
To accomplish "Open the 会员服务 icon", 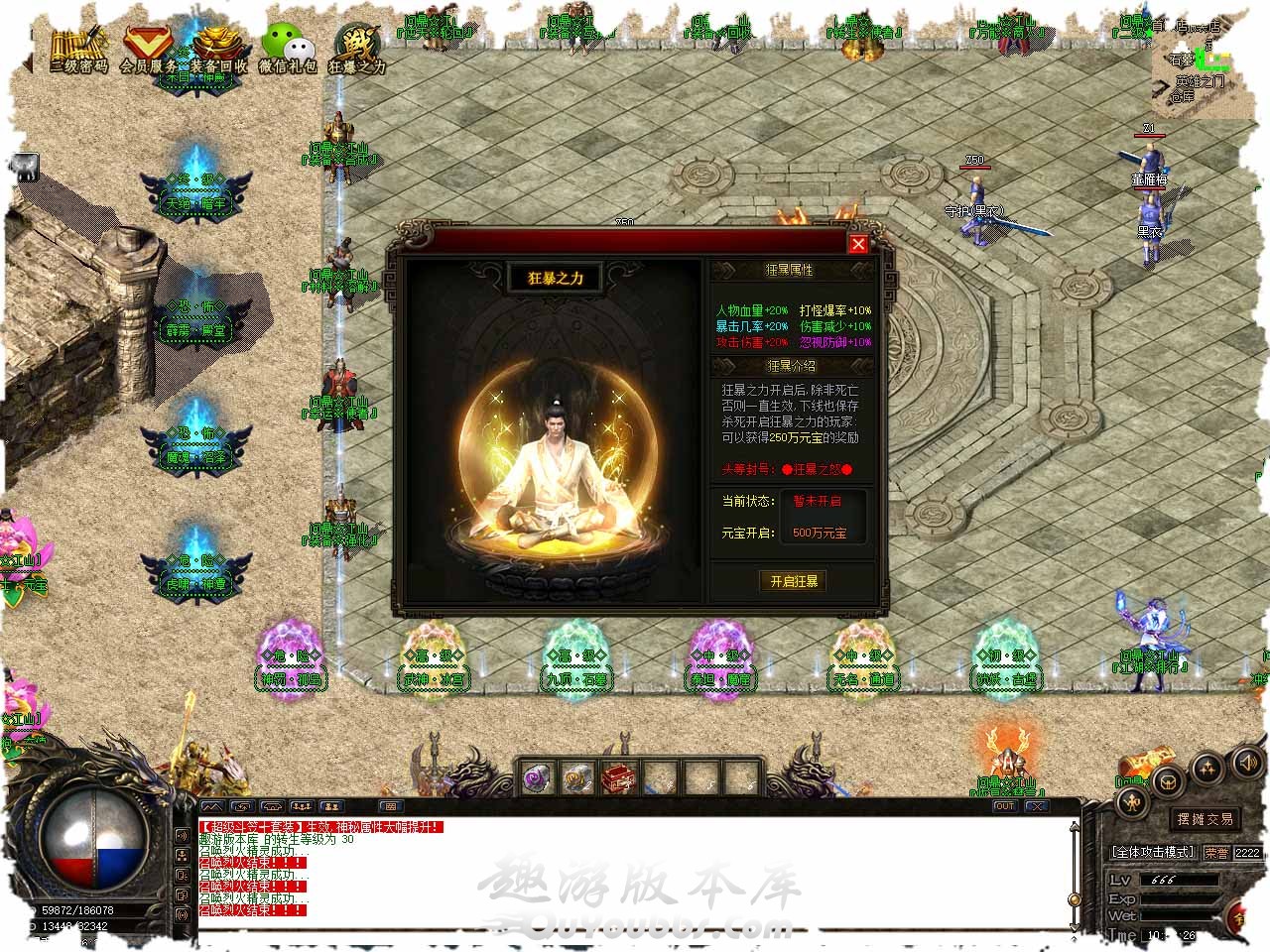I will point(149,50).
